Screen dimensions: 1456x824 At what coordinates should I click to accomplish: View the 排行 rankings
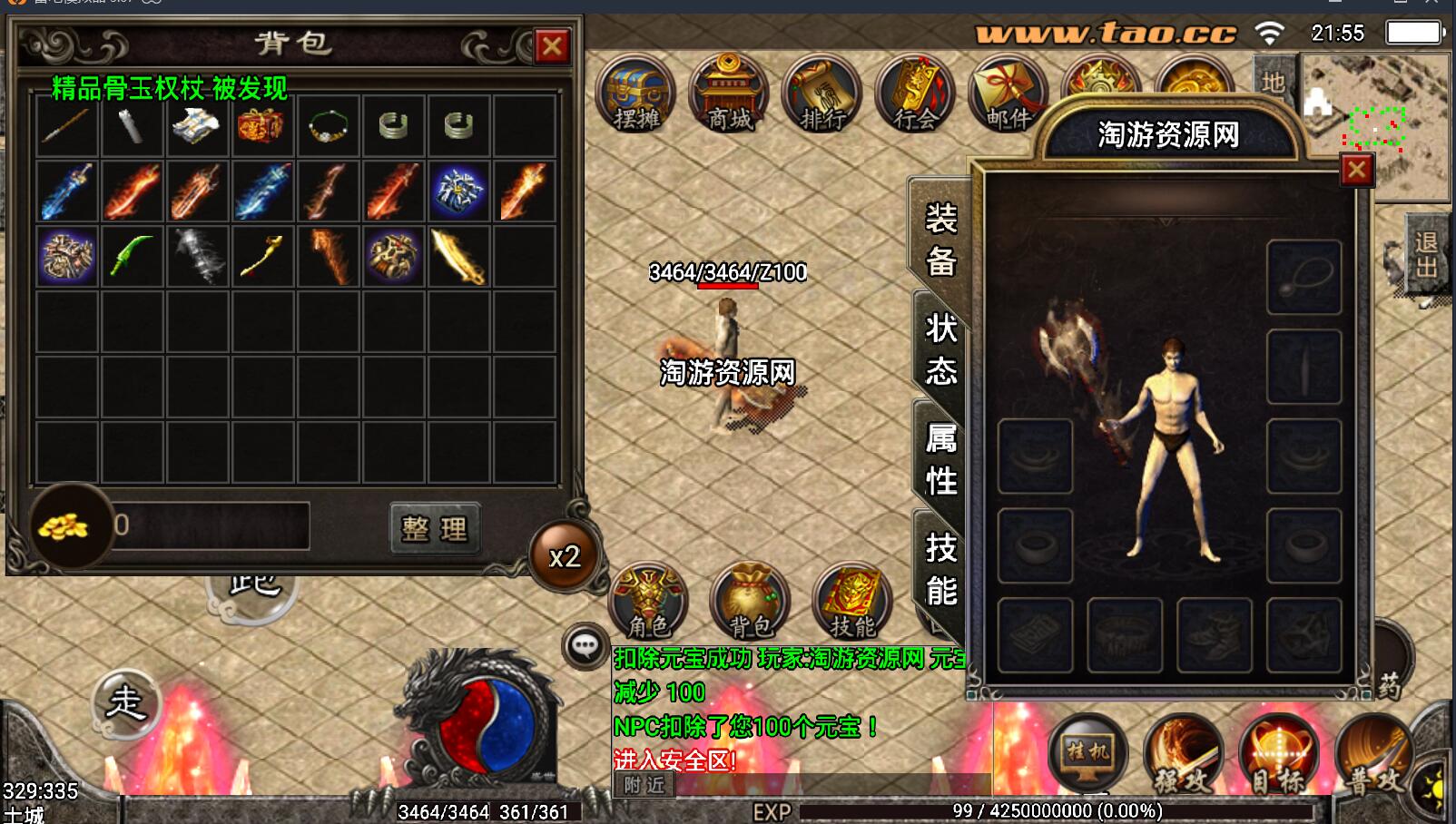pyautogui.click(x=822, y=94)
